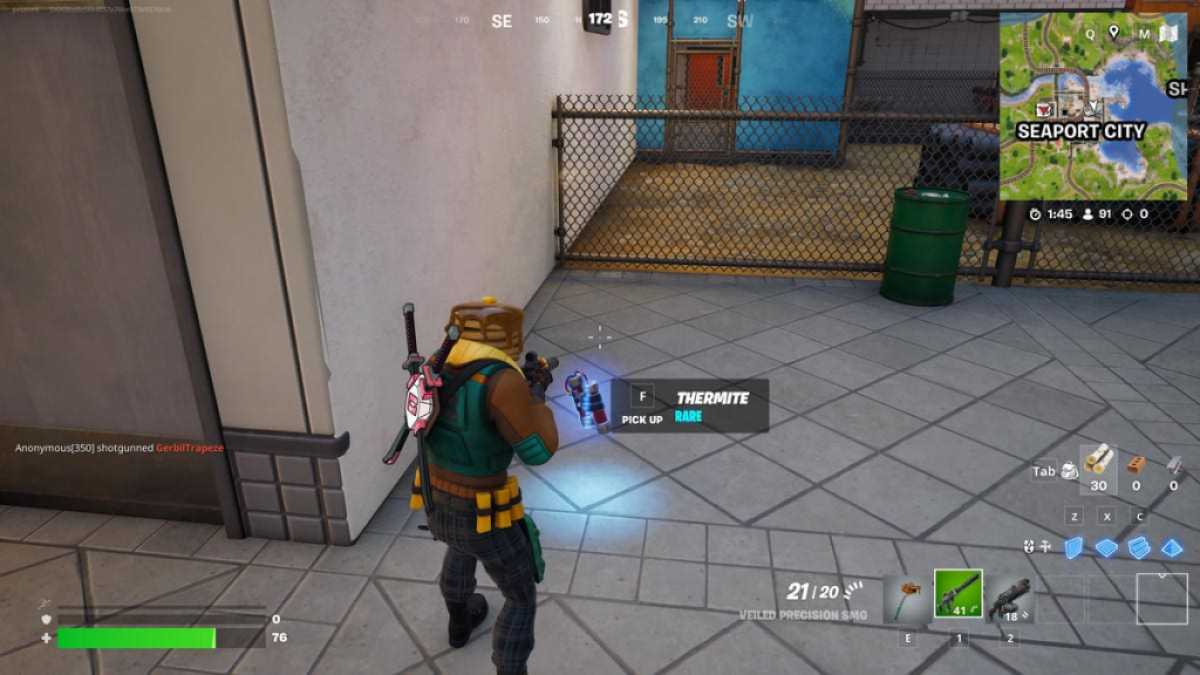Screen dimensions: 1200x675
Task: Select the pyramid roof building piece
Action: point(1172,547)
